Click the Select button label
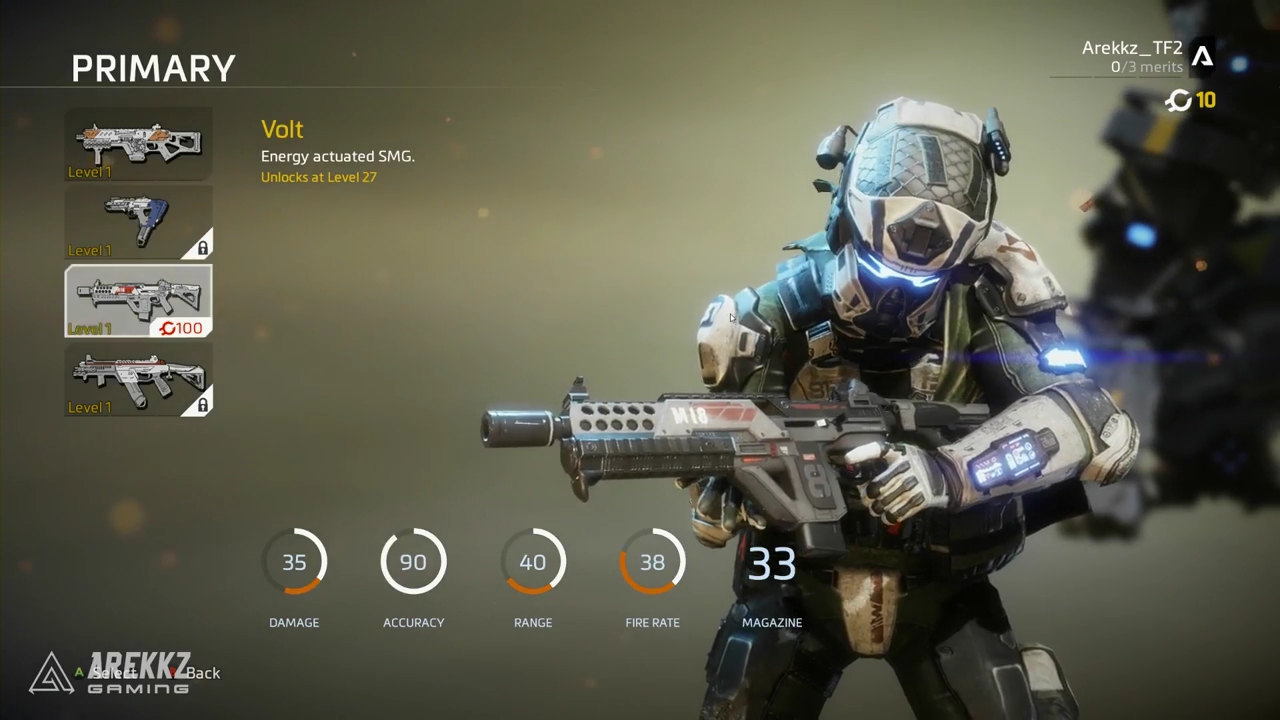1280x720 pixels. click(x=112, y=673)
